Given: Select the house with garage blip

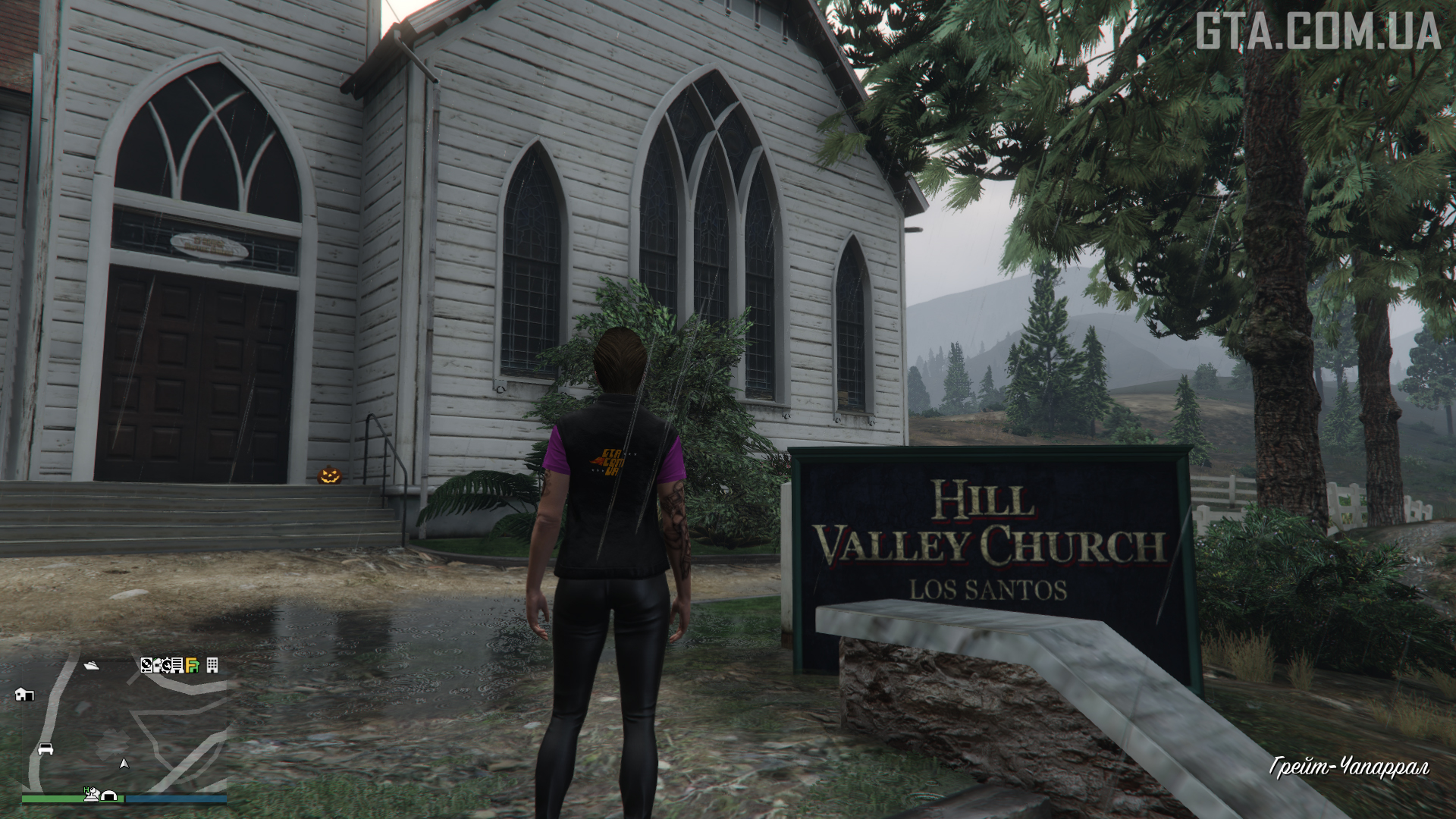Looking at the screenshot, I should (24, 694).
